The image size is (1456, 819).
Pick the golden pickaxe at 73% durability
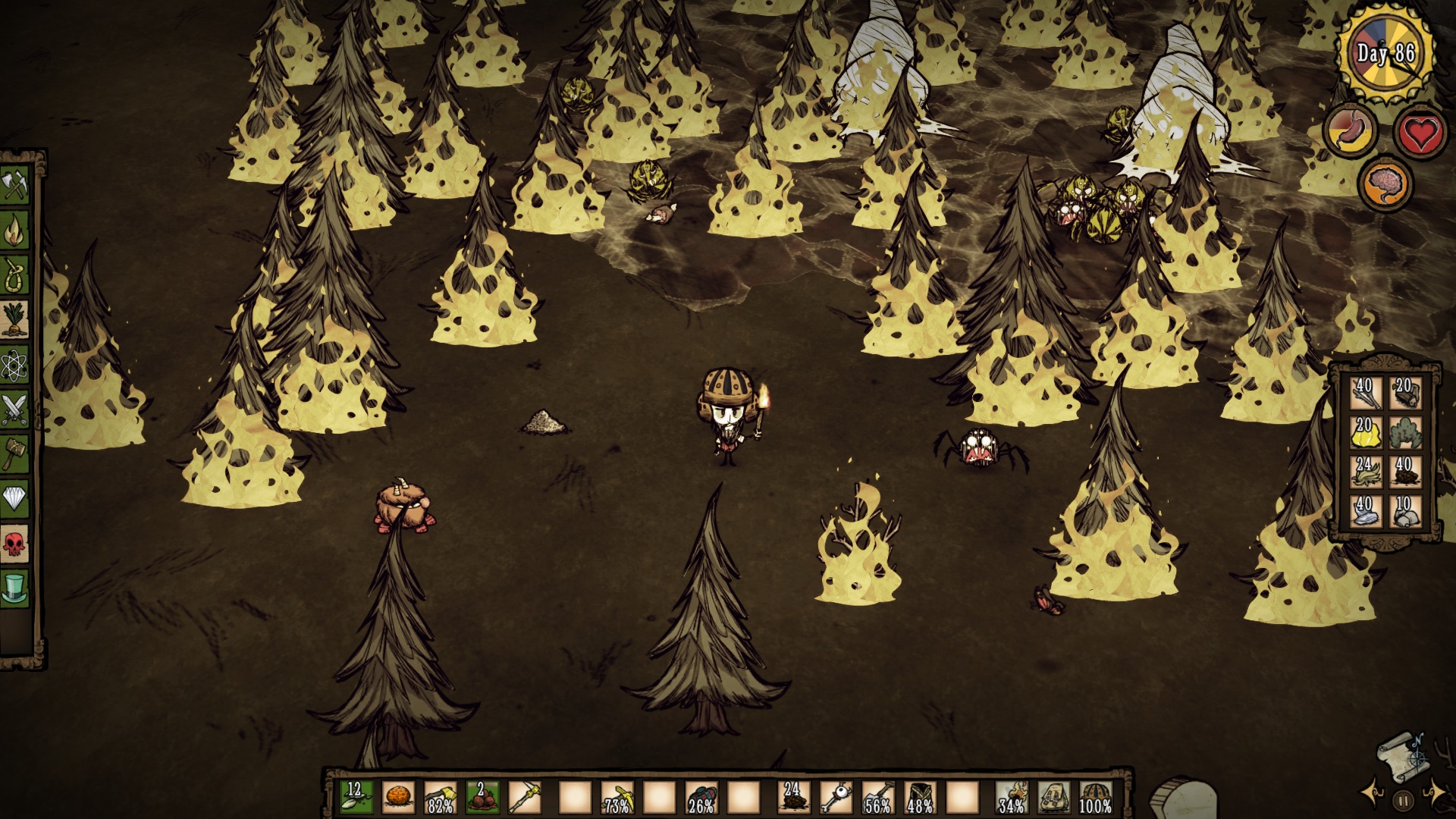pos(617,798)
